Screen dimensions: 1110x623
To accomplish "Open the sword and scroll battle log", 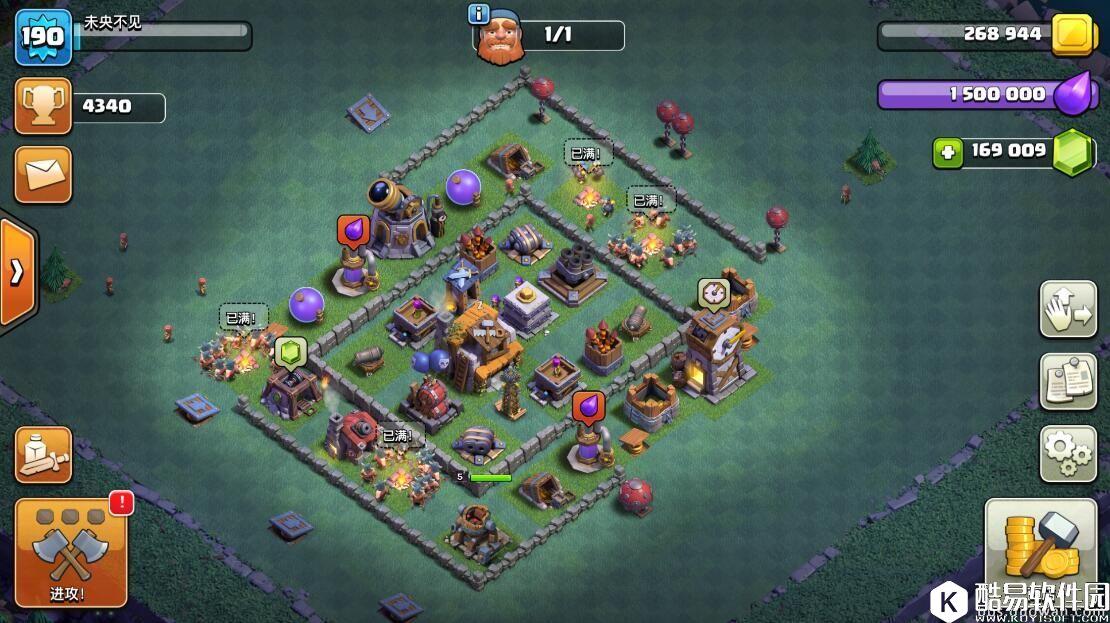I will (43, 454).
